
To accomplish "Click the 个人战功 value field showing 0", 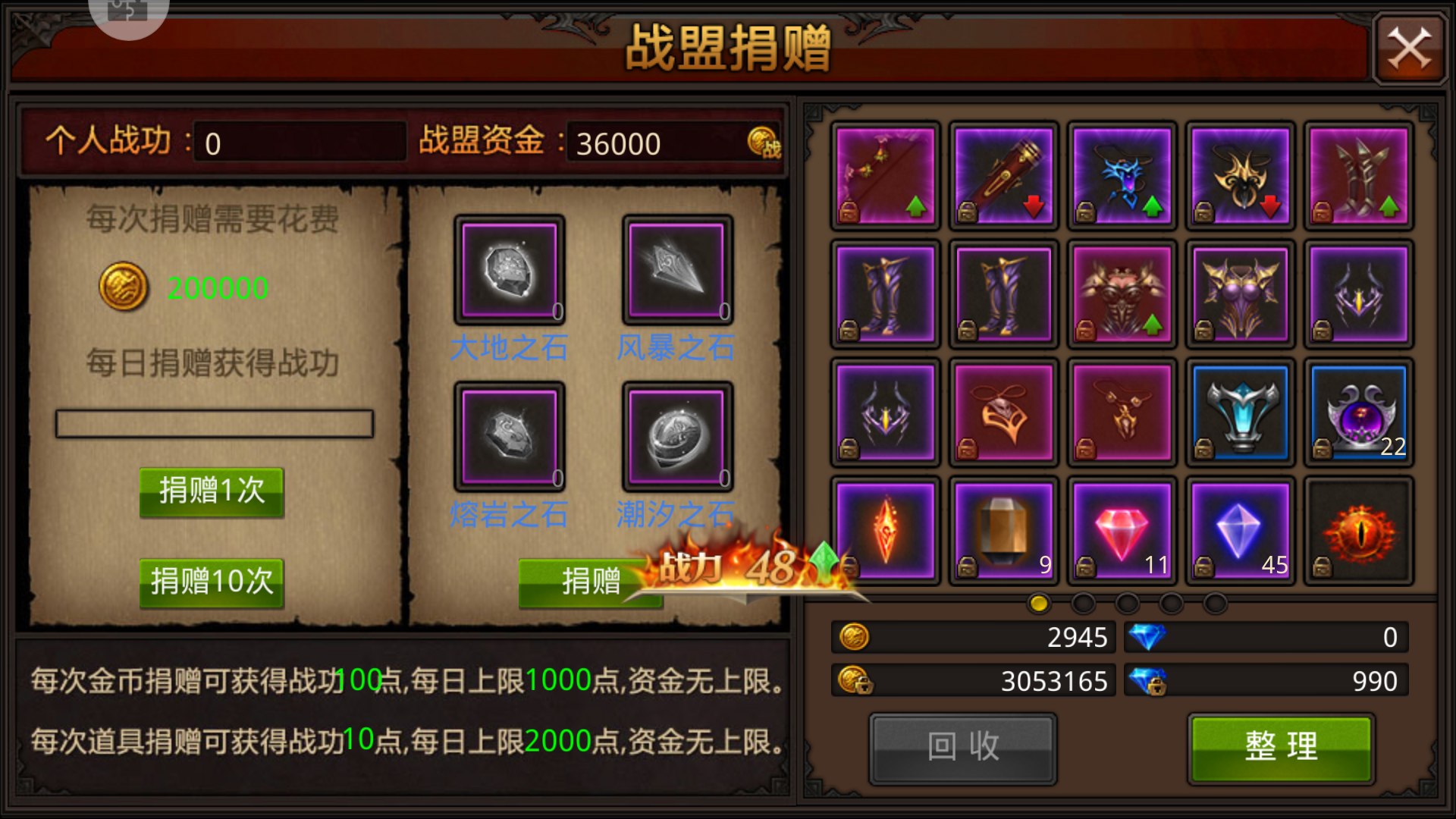I will [x=299, y=143].
